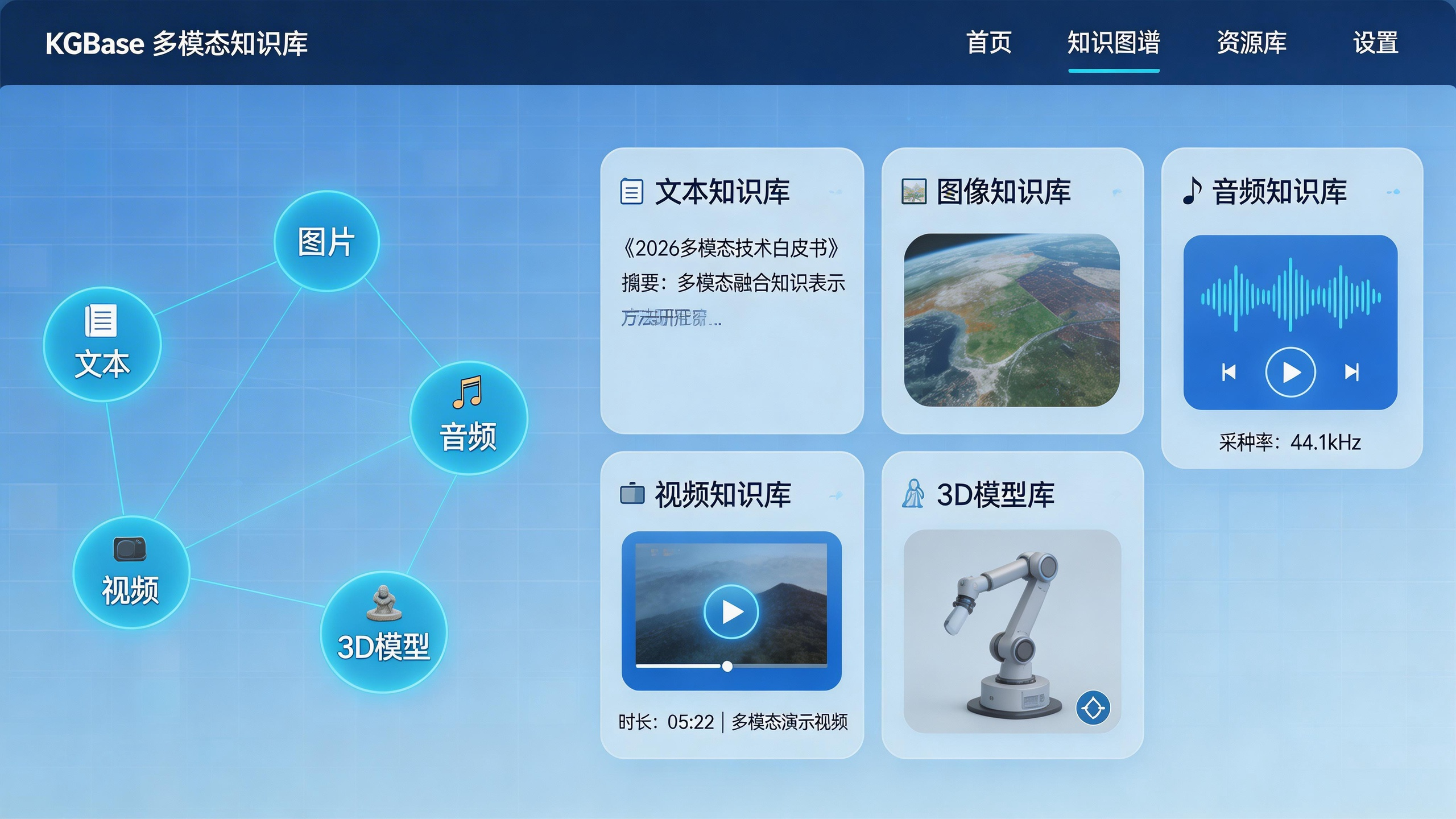This screenshot has width=1456, height=819.
Task: Click the figure icon beside 3D模型库
Action: pyautogui.click(x=913, y=494)
